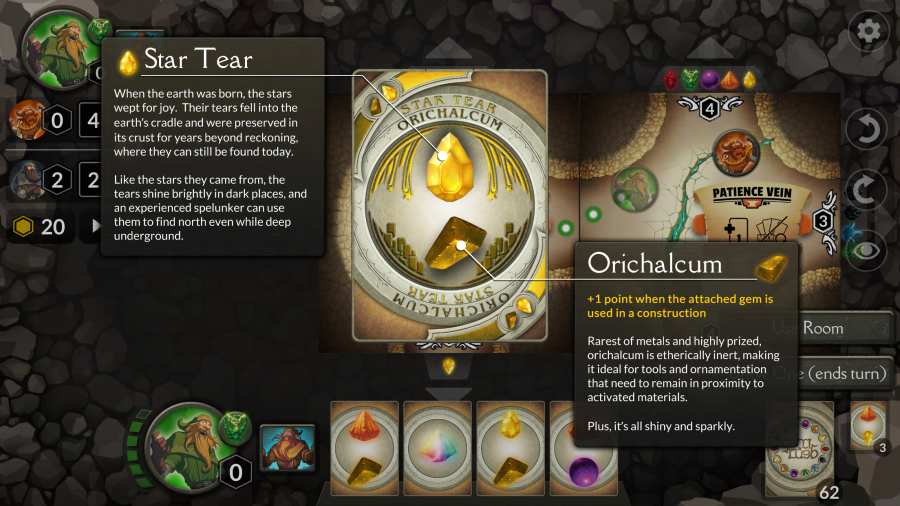Click the bottom green dwarf player portrait
This screenshot has height=506, width=900.
tap(185, 440)
